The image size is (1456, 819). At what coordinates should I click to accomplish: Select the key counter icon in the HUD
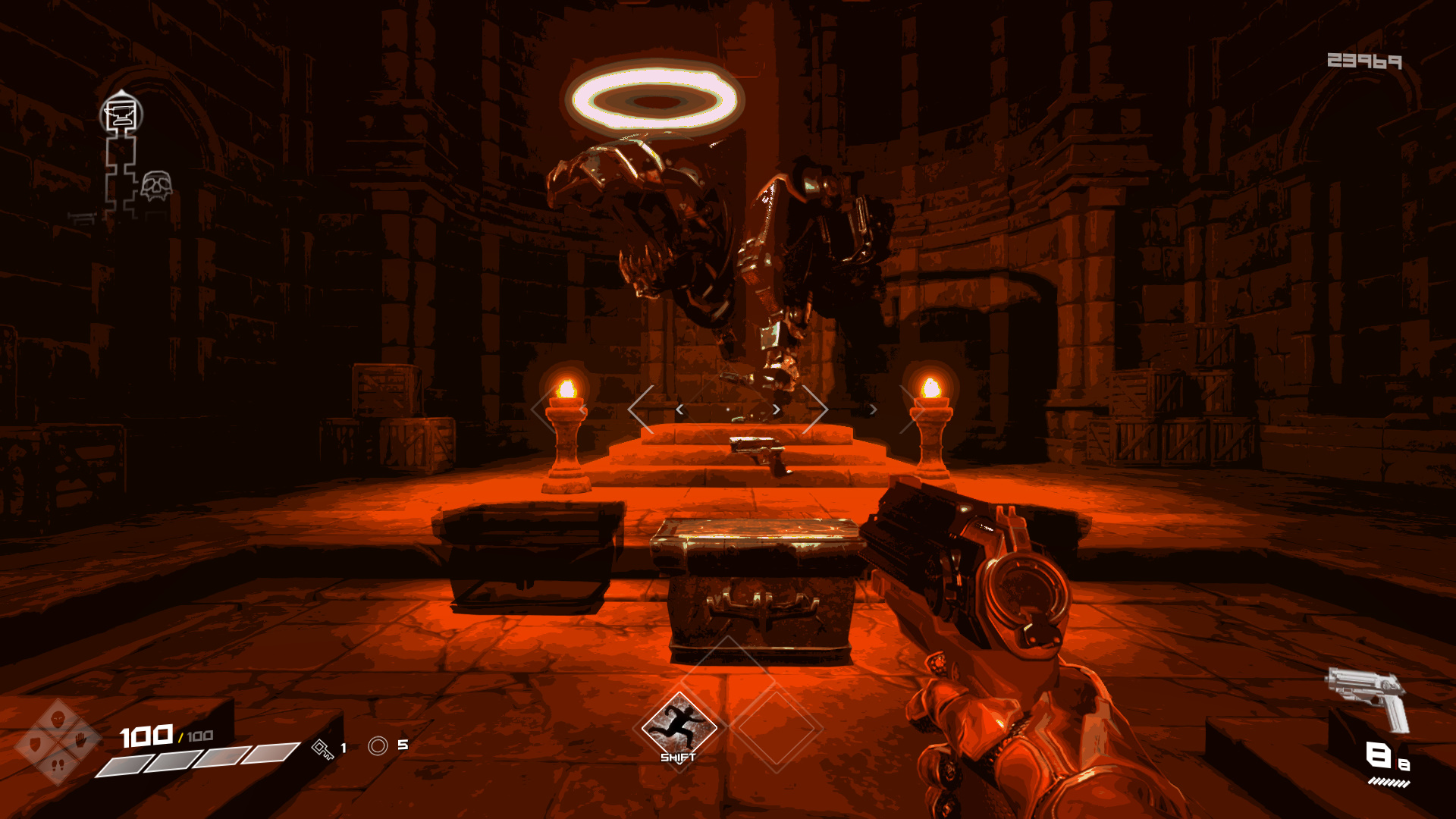(324, 749)
